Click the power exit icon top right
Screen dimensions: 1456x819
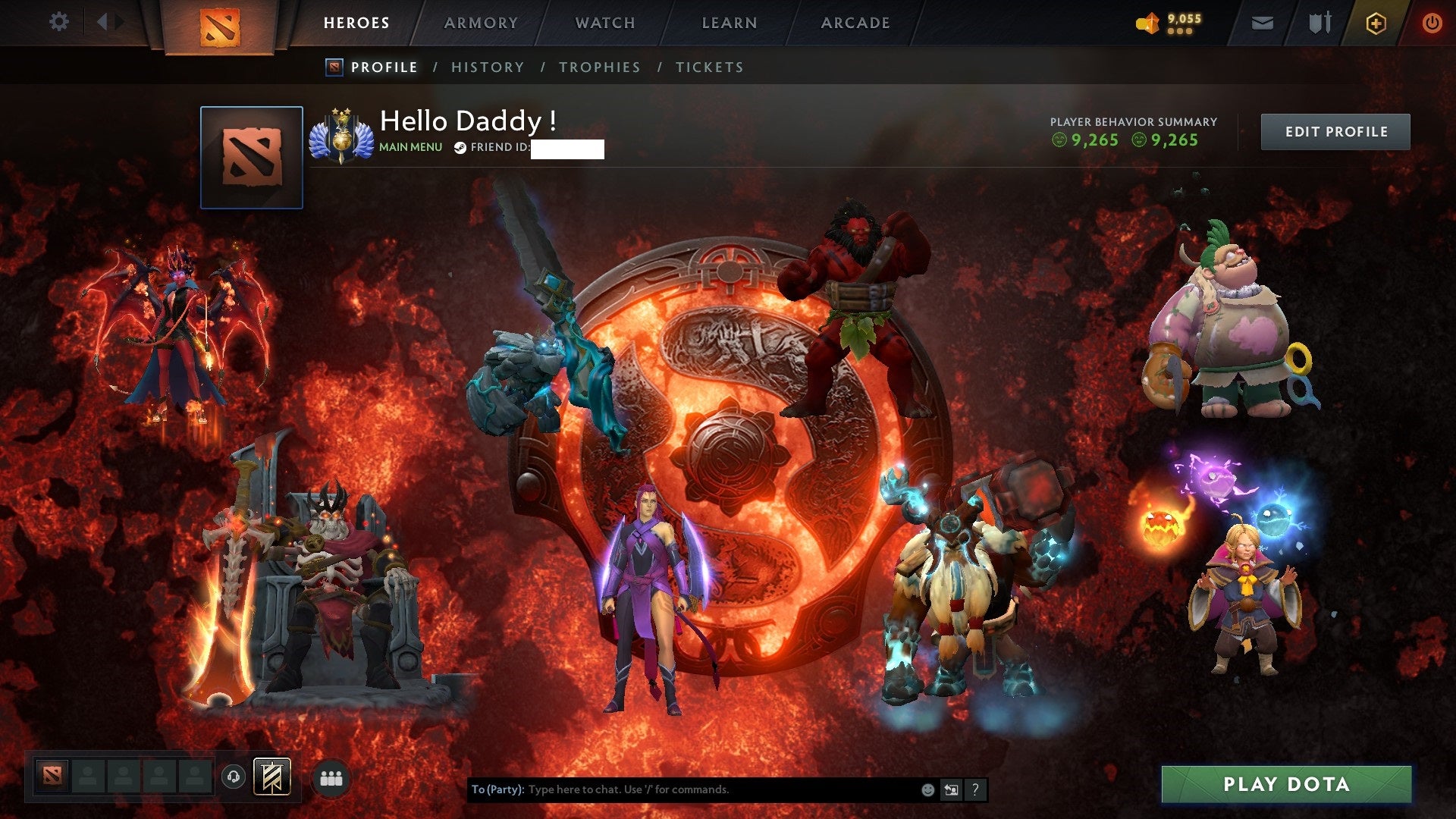(1433, 22)
